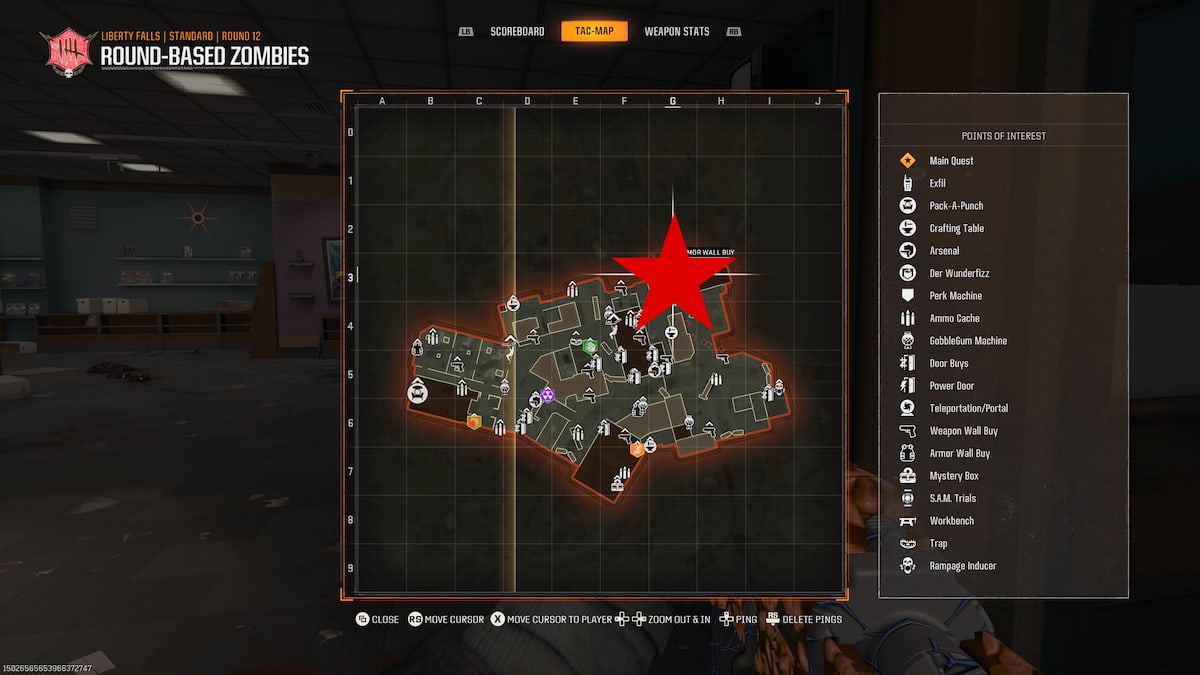
Task: Choose the Der Wunderfizz legend entry
Action: tap(959, 273)
